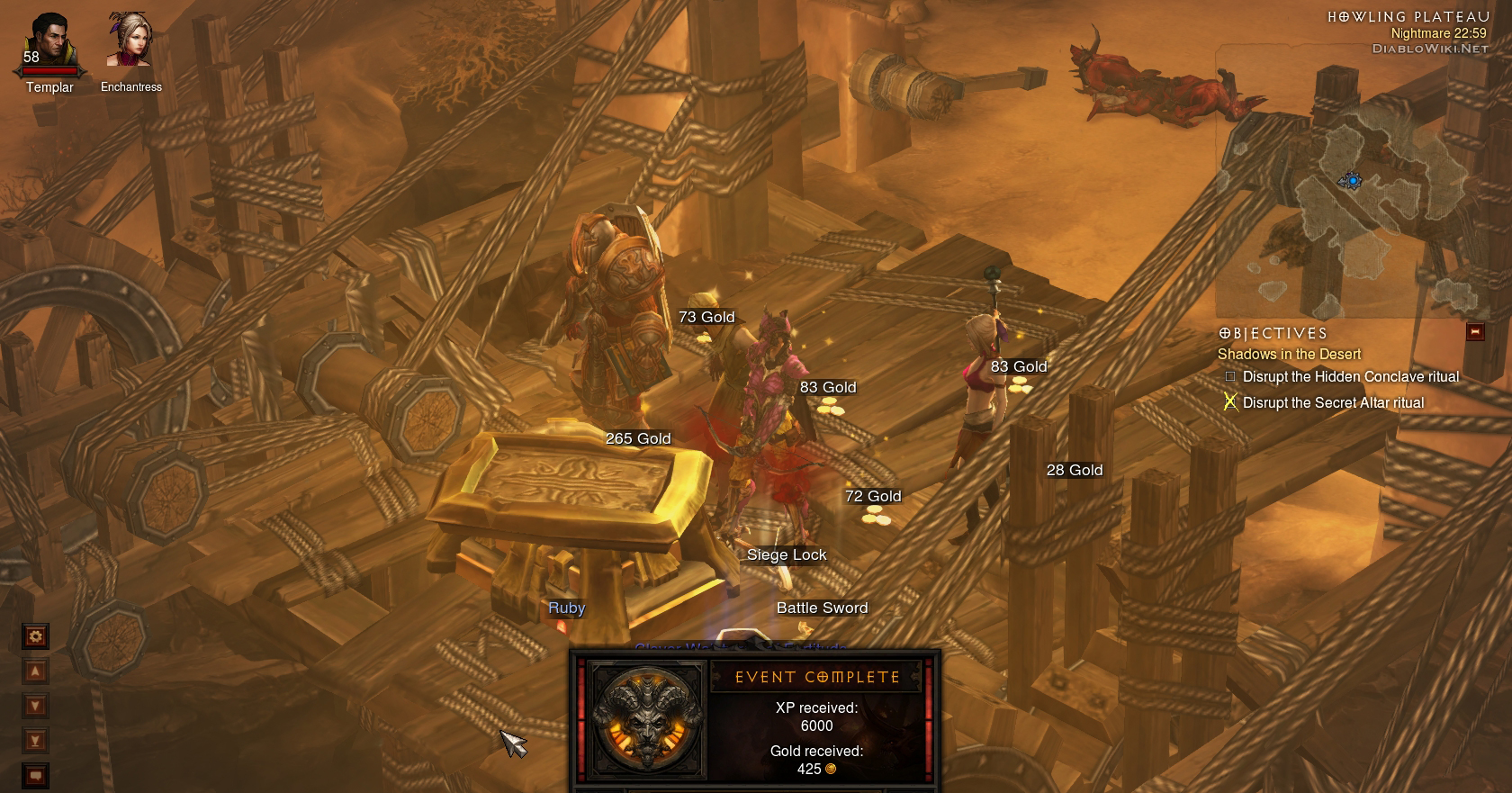Collapse the Objectives tracker
The height and width of the screenshot is (793, 1512).
tap(1474, 332)
